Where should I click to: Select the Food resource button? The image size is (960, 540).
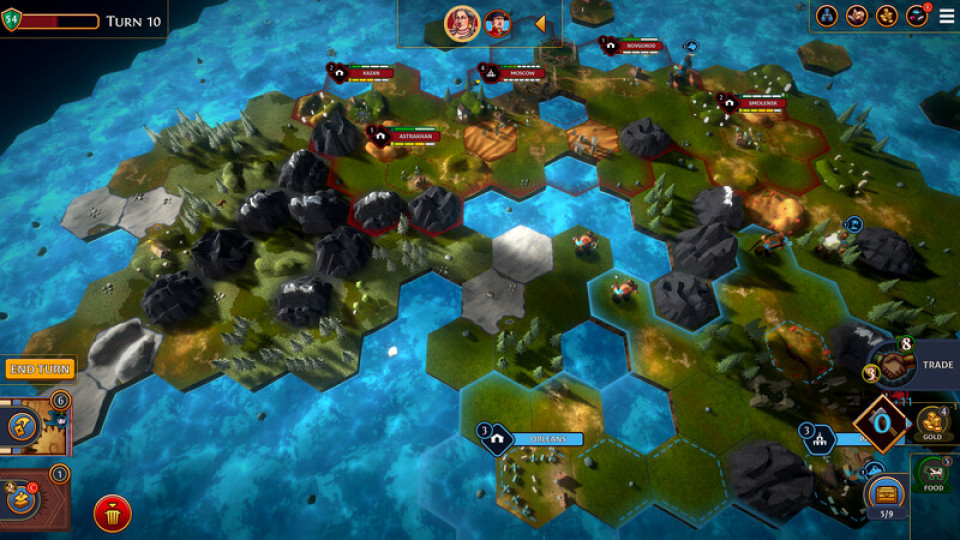click(x=932, y=474)
